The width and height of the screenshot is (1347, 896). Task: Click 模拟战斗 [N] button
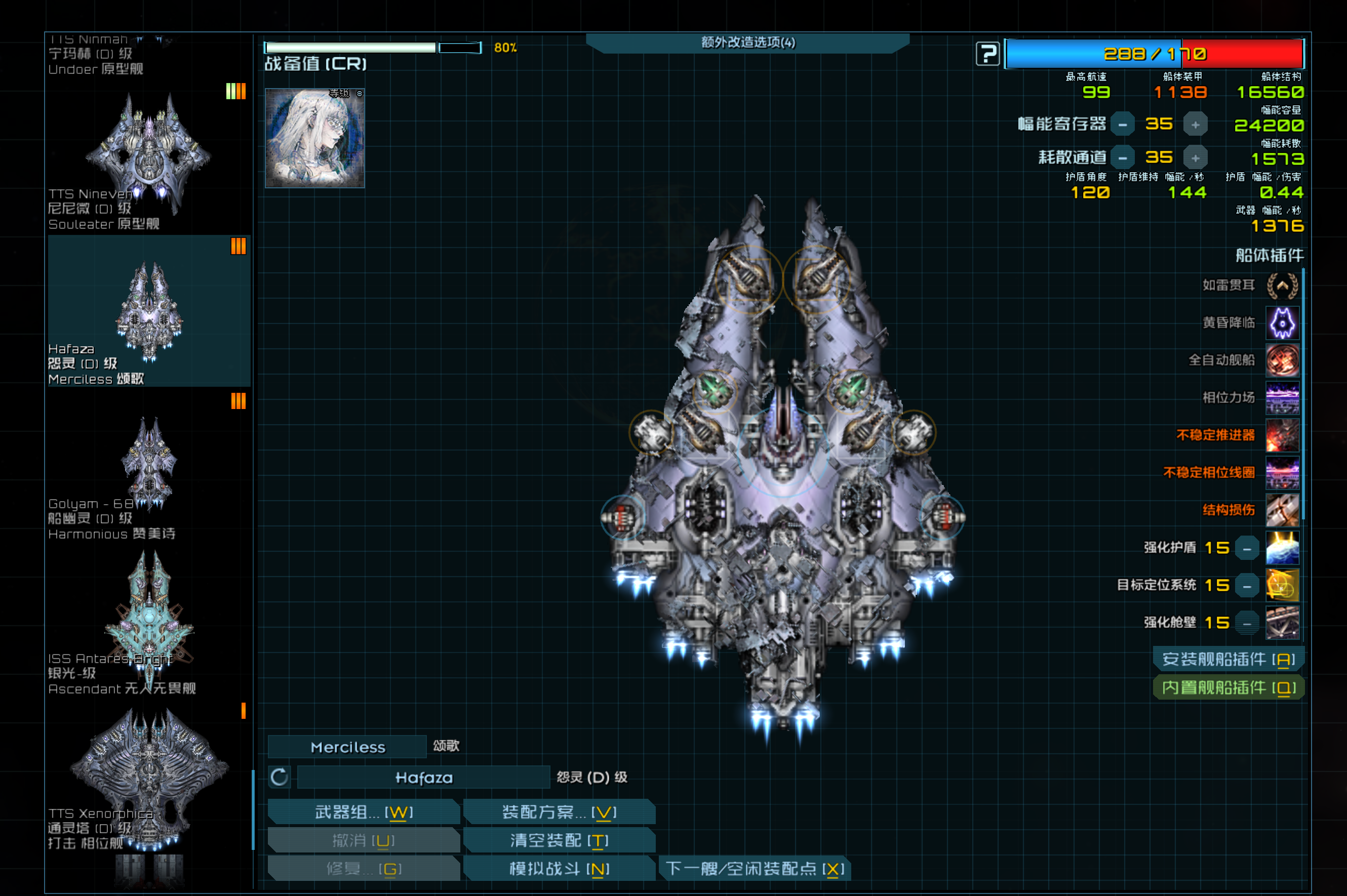point(560,868)
